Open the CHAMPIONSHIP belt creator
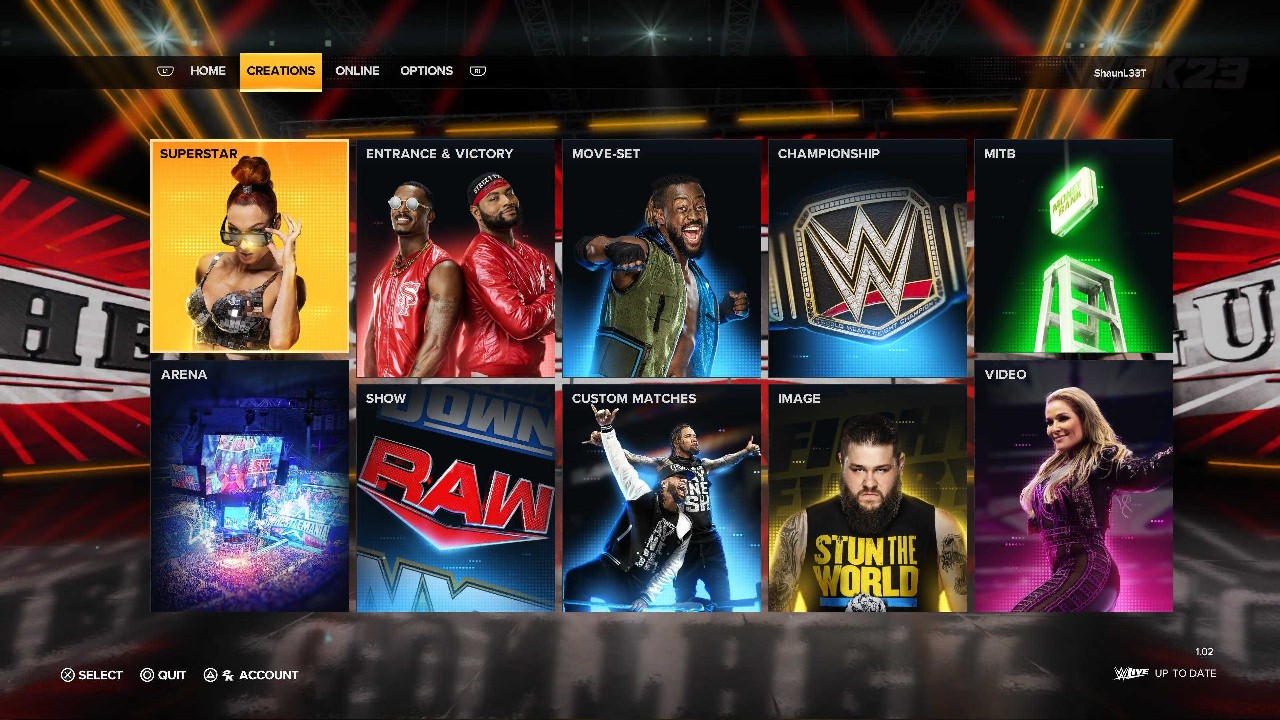1280x720 pixels. pos(868,257)
